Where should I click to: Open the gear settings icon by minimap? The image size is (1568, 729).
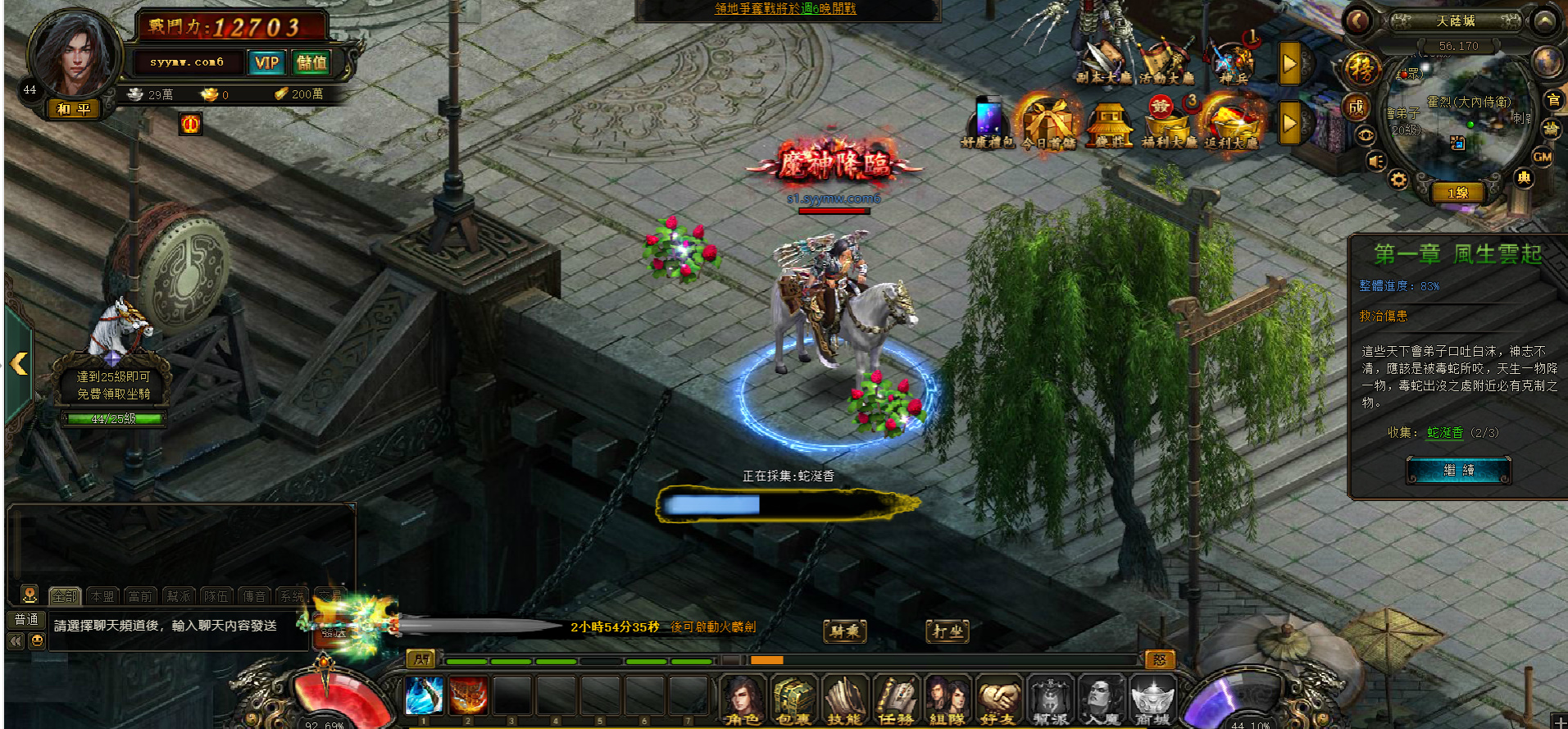pos(1398,180)
